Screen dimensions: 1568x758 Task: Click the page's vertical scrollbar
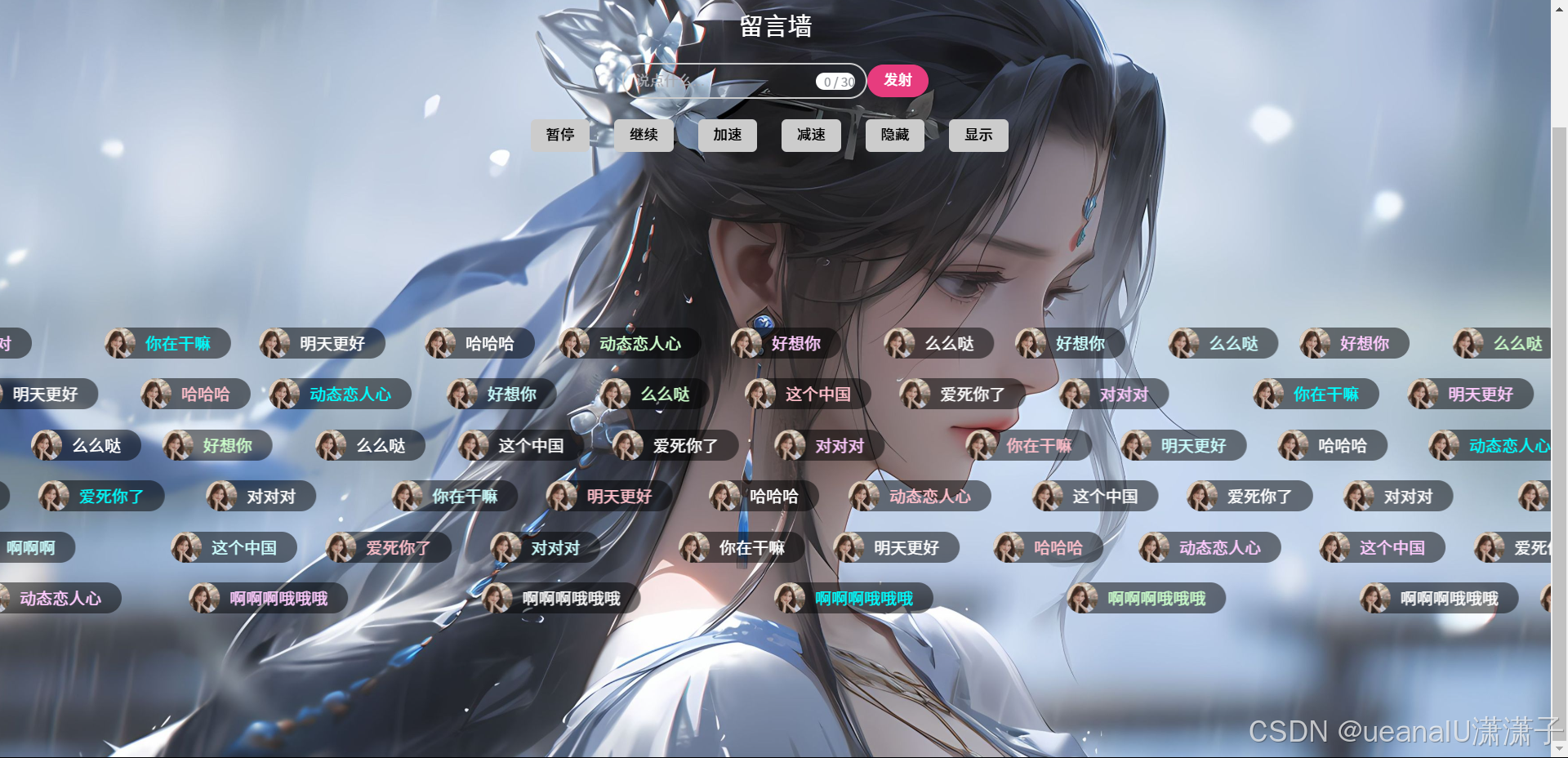click(1559, 408)
